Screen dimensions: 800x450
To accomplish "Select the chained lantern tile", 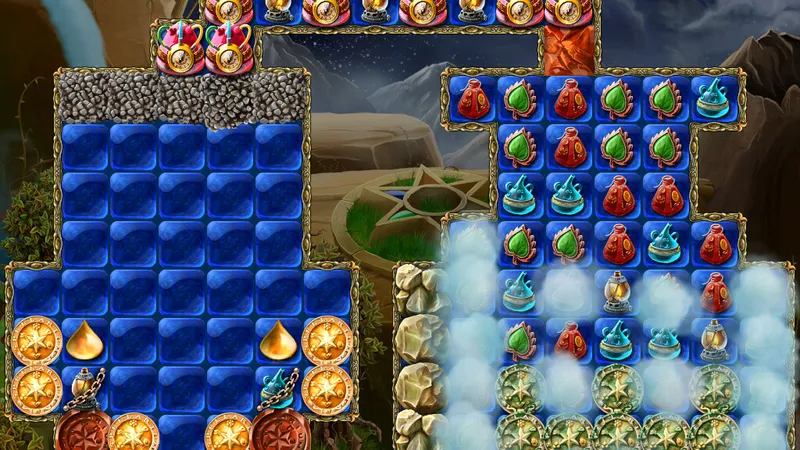I will pyautogui.click(x=85, y=385).
